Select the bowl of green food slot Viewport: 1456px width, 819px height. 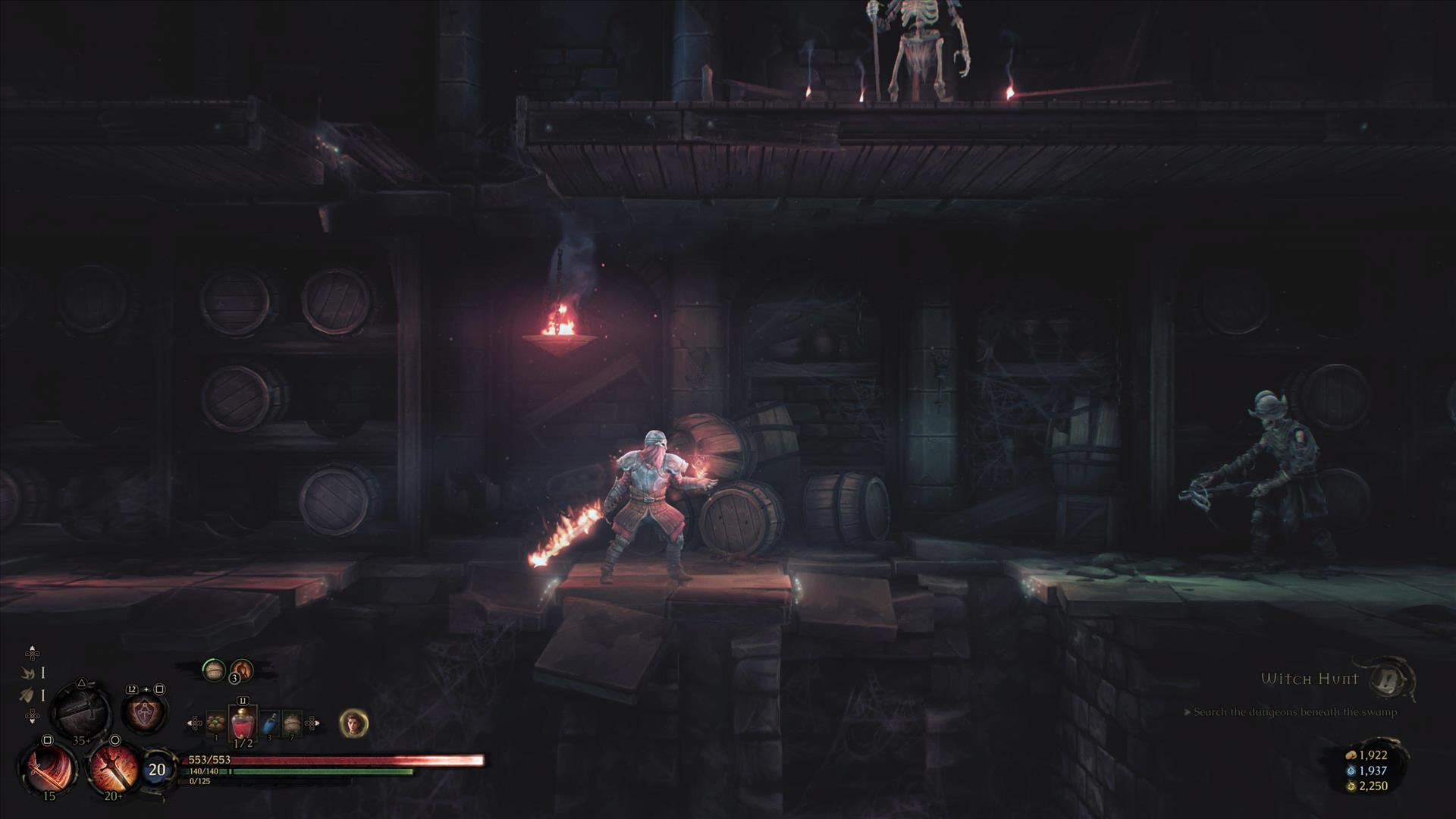pos(216,723)
